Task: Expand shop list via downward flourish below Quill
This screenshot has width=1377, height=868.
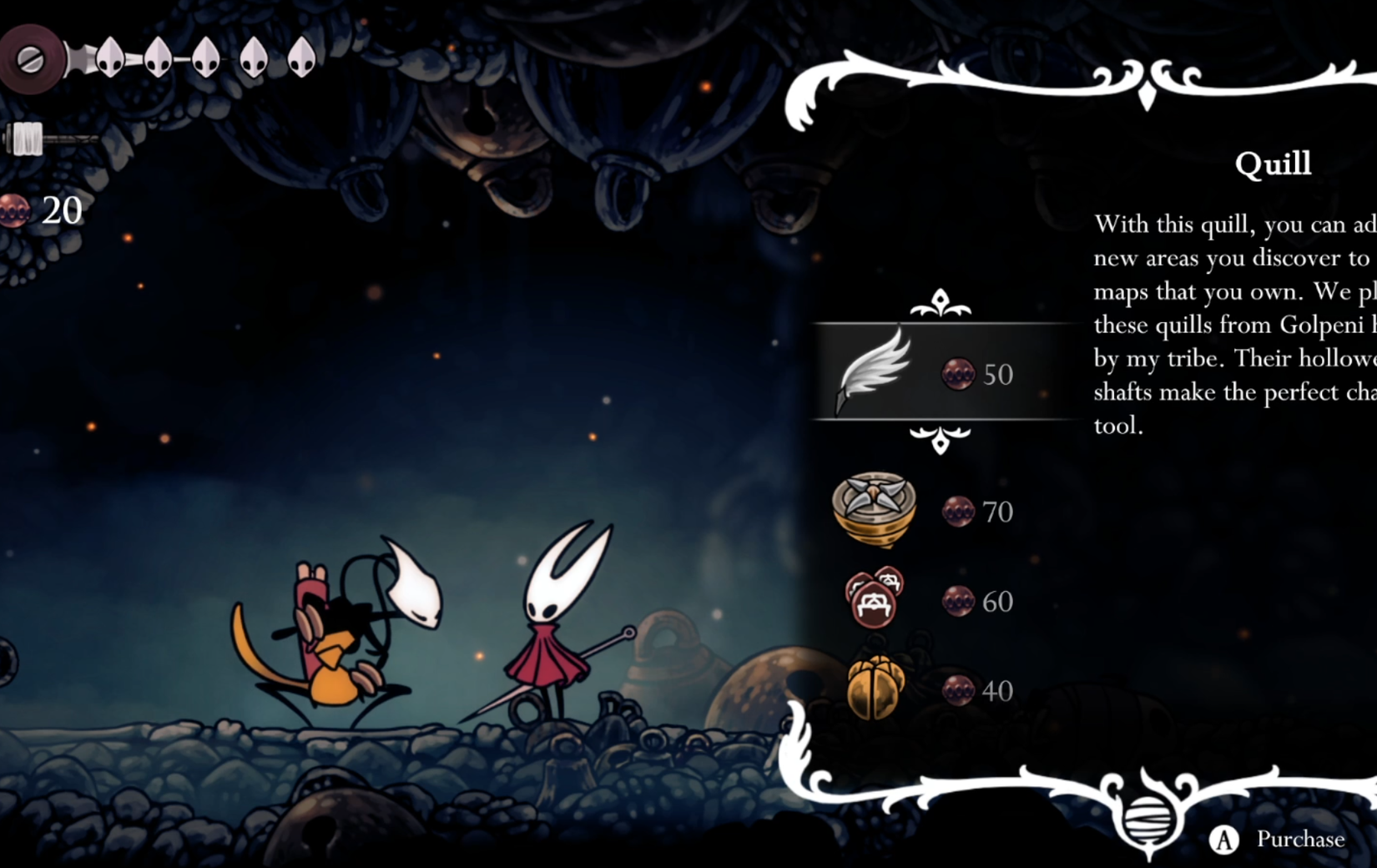Action: [941, 440]
